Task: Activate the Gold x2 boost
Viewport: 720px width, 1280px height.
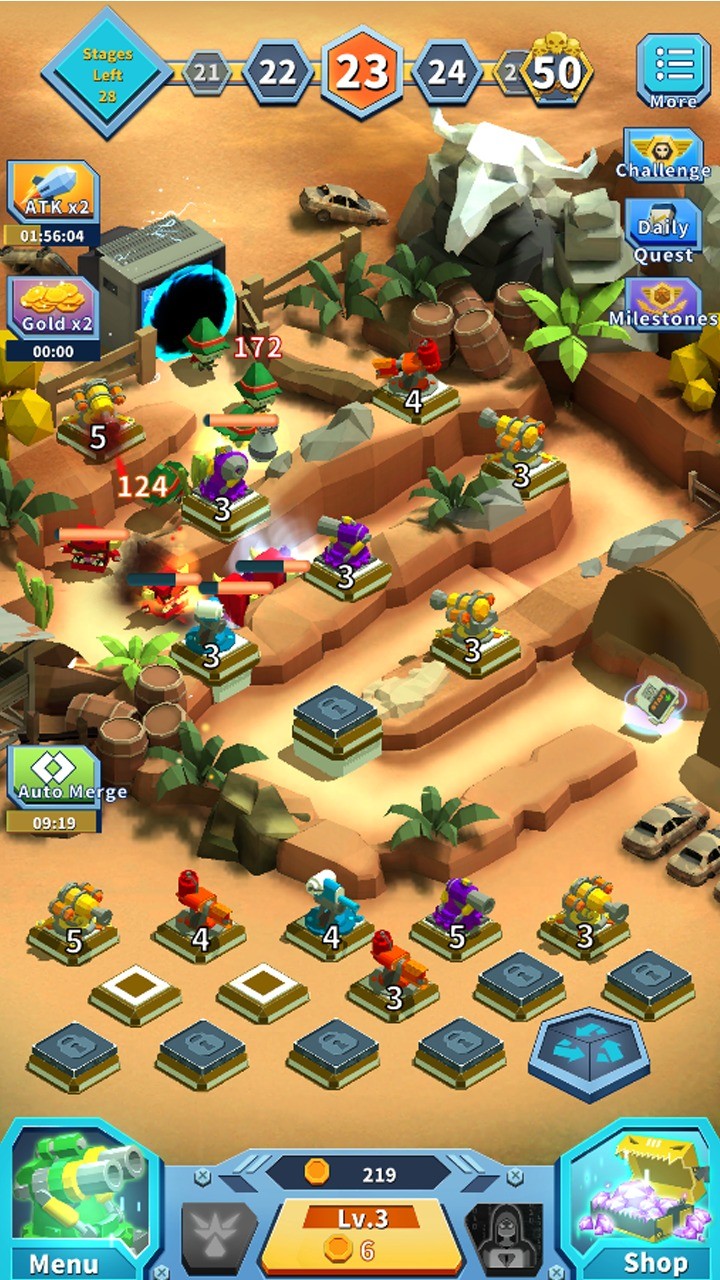Action: tap(53, 310)
